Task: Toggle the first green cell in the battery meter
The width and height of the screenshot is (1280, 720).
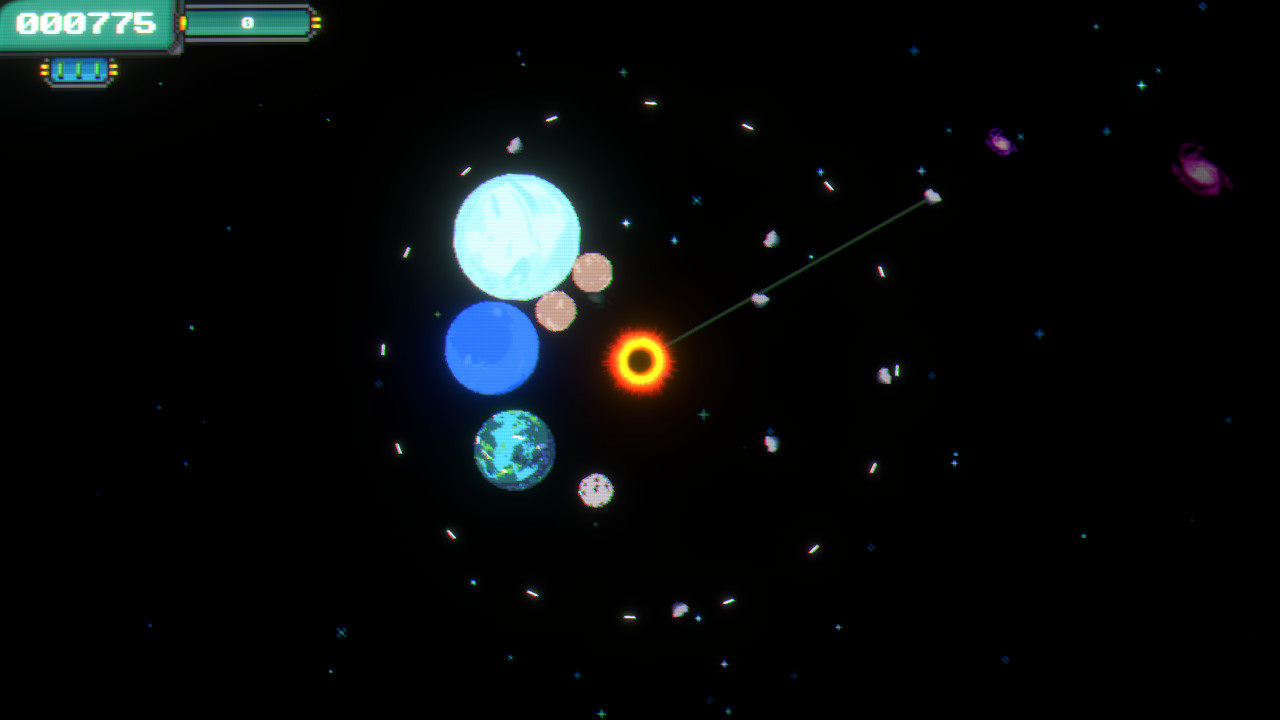Action: point(60,67)
